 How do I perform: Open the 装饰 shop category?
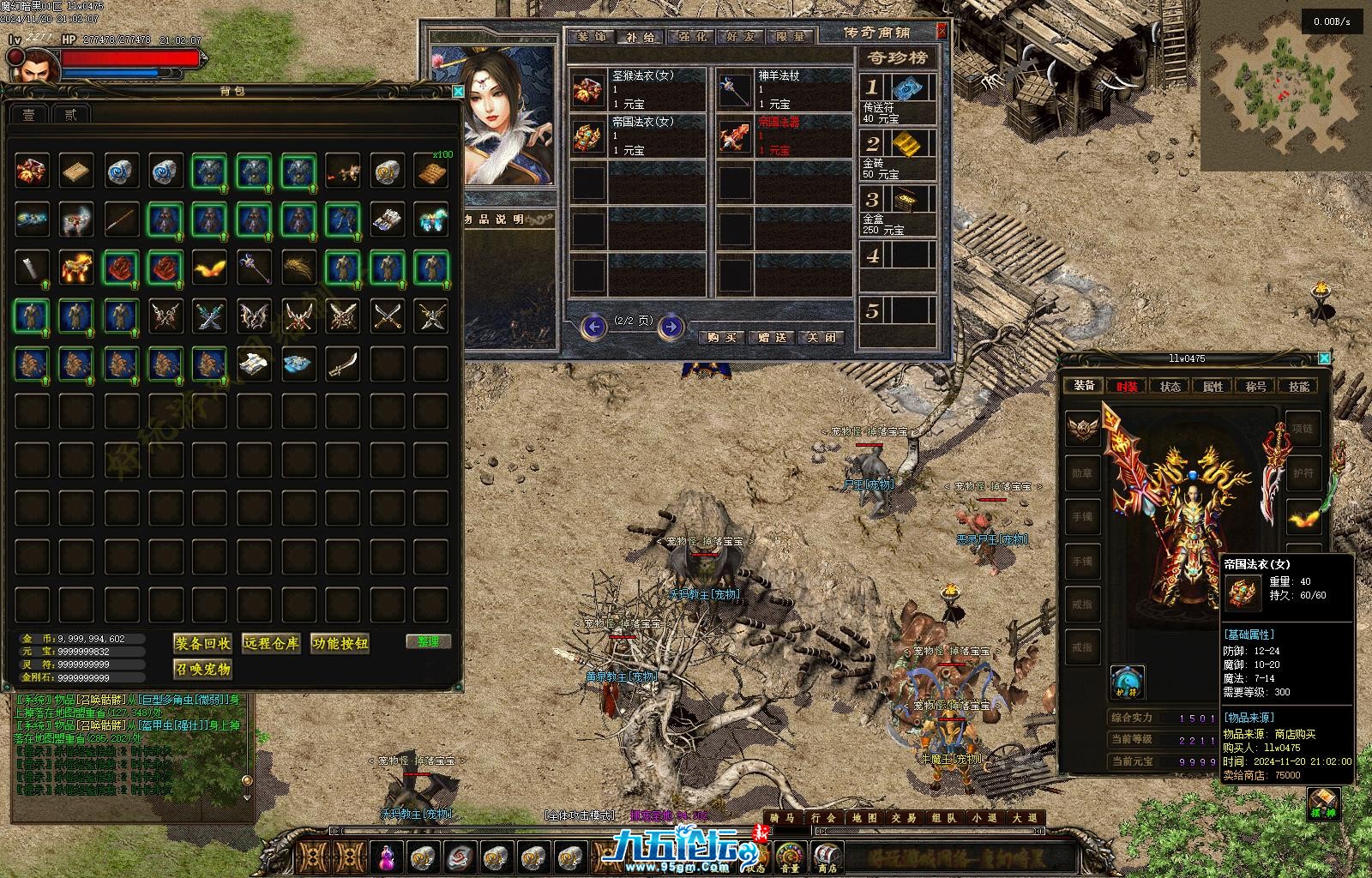(x=591, y=37)
